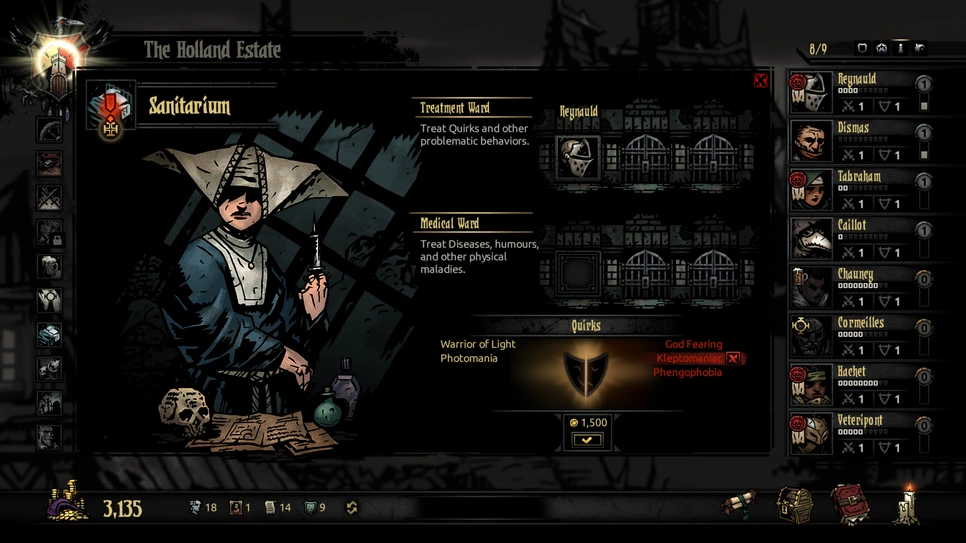Select the empty Medical Ward slot
This screenshot has height=543, width=966.
pos(578,272)
